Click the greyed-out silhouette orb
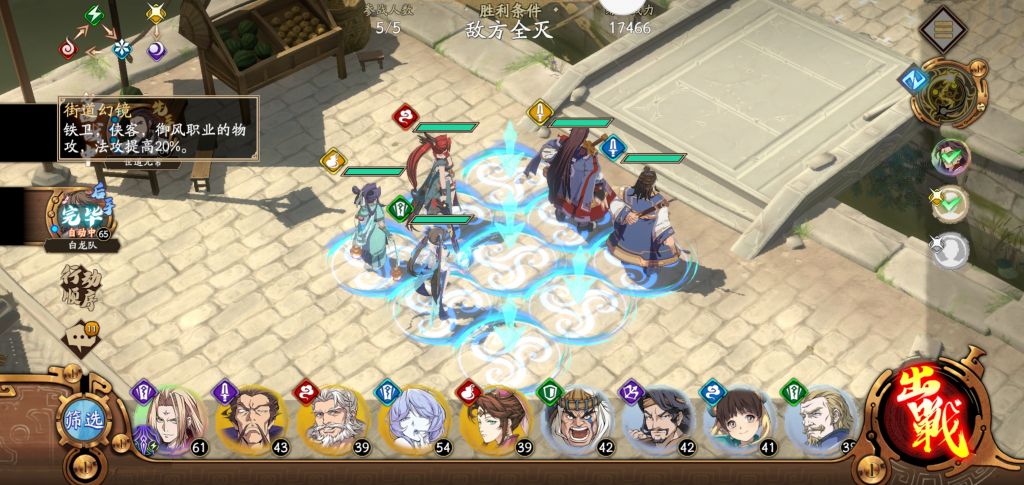The height and width of the screenshot is (485, 1024). [x=950, y=250]
